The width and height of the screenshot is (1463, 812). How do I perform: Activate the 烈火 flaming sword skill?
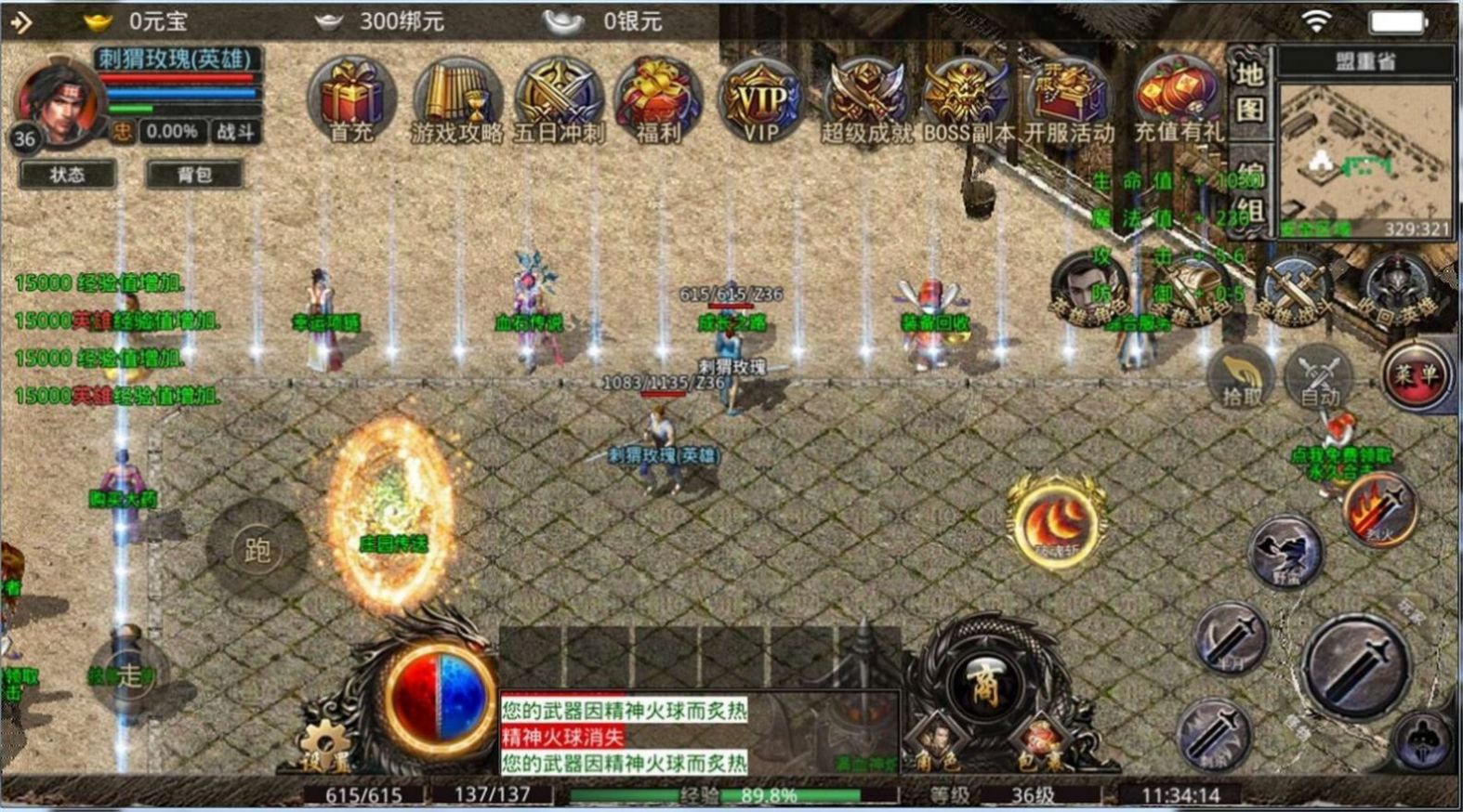1380,509
